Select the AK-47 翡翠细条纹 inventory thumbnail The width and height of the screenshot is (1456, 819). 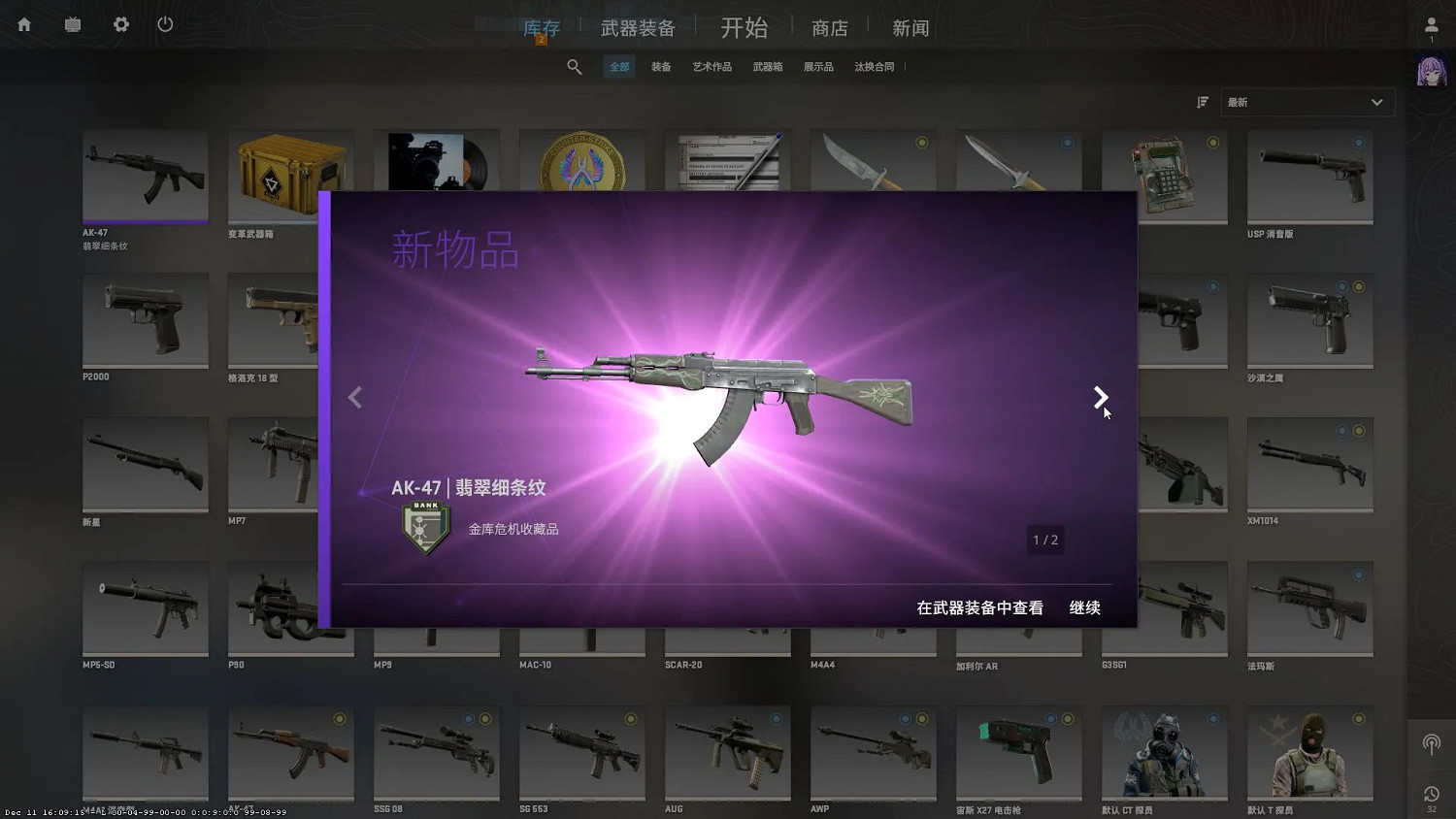(146, 177)
